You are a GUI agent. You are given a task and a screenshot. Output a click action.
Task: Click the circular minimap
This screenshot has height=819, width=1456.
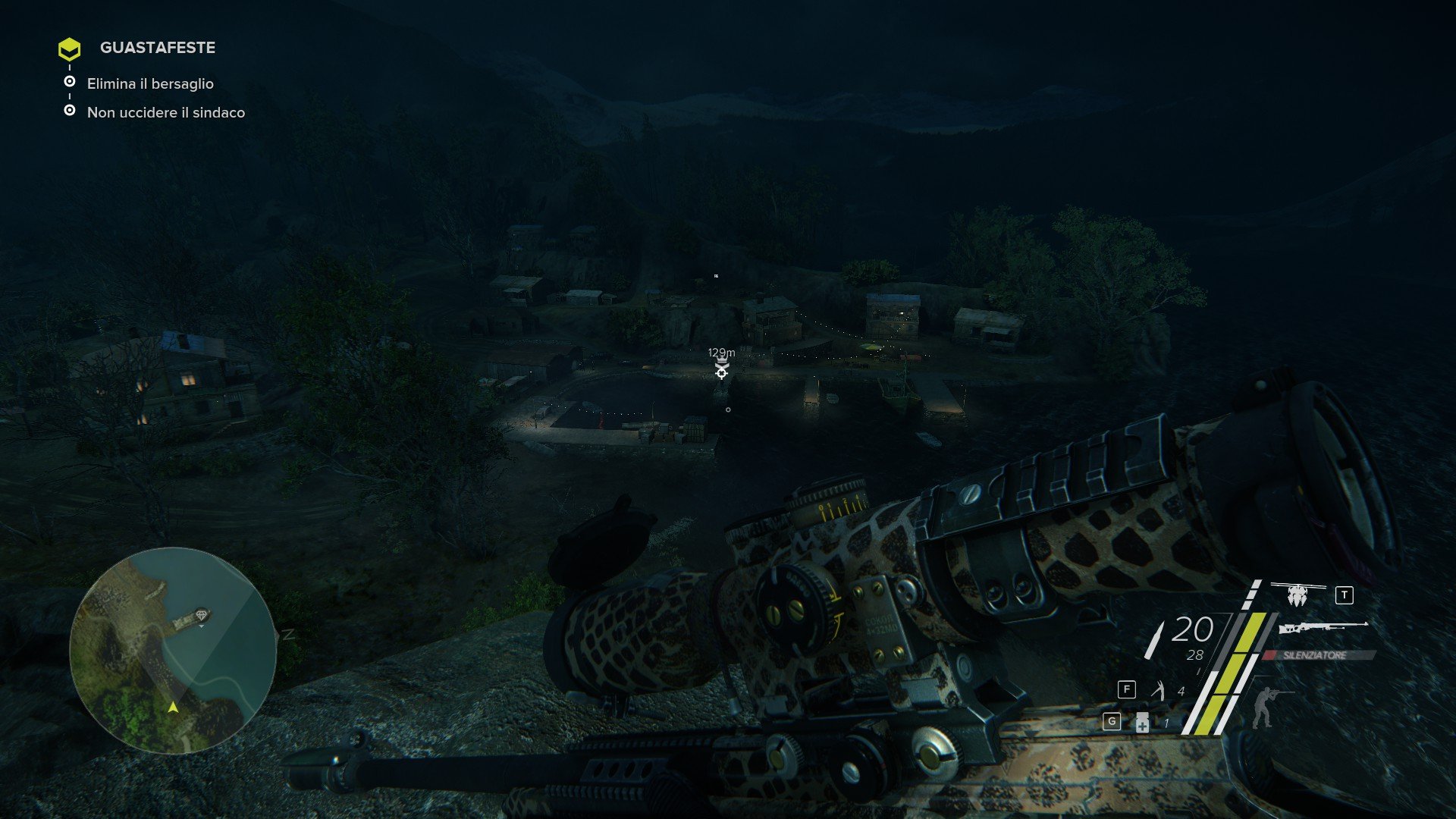(x=173, y=650)
